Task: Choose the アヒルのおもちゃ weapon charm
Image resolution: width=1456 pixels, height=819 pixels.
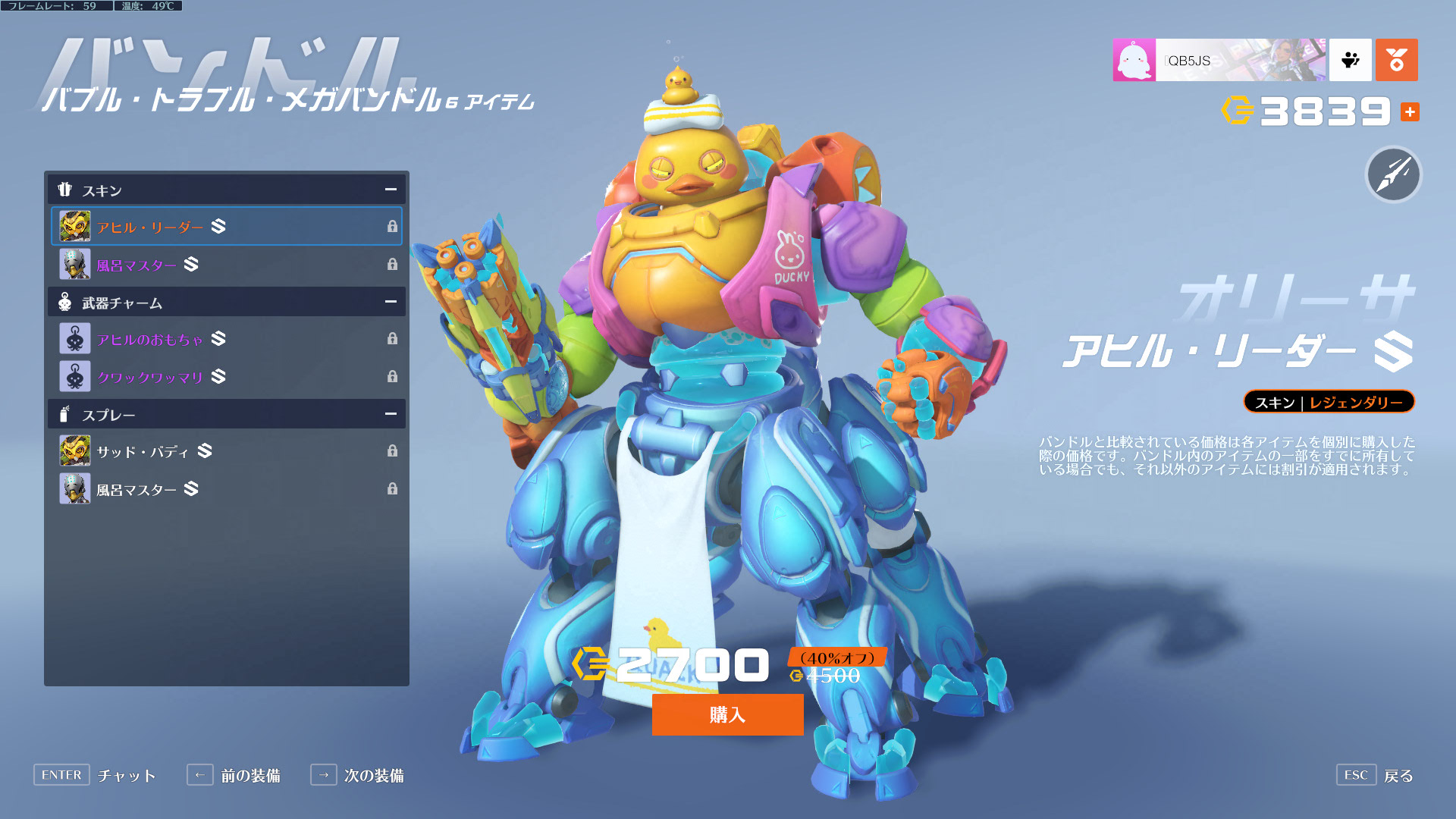Action: tap(226, 339)
